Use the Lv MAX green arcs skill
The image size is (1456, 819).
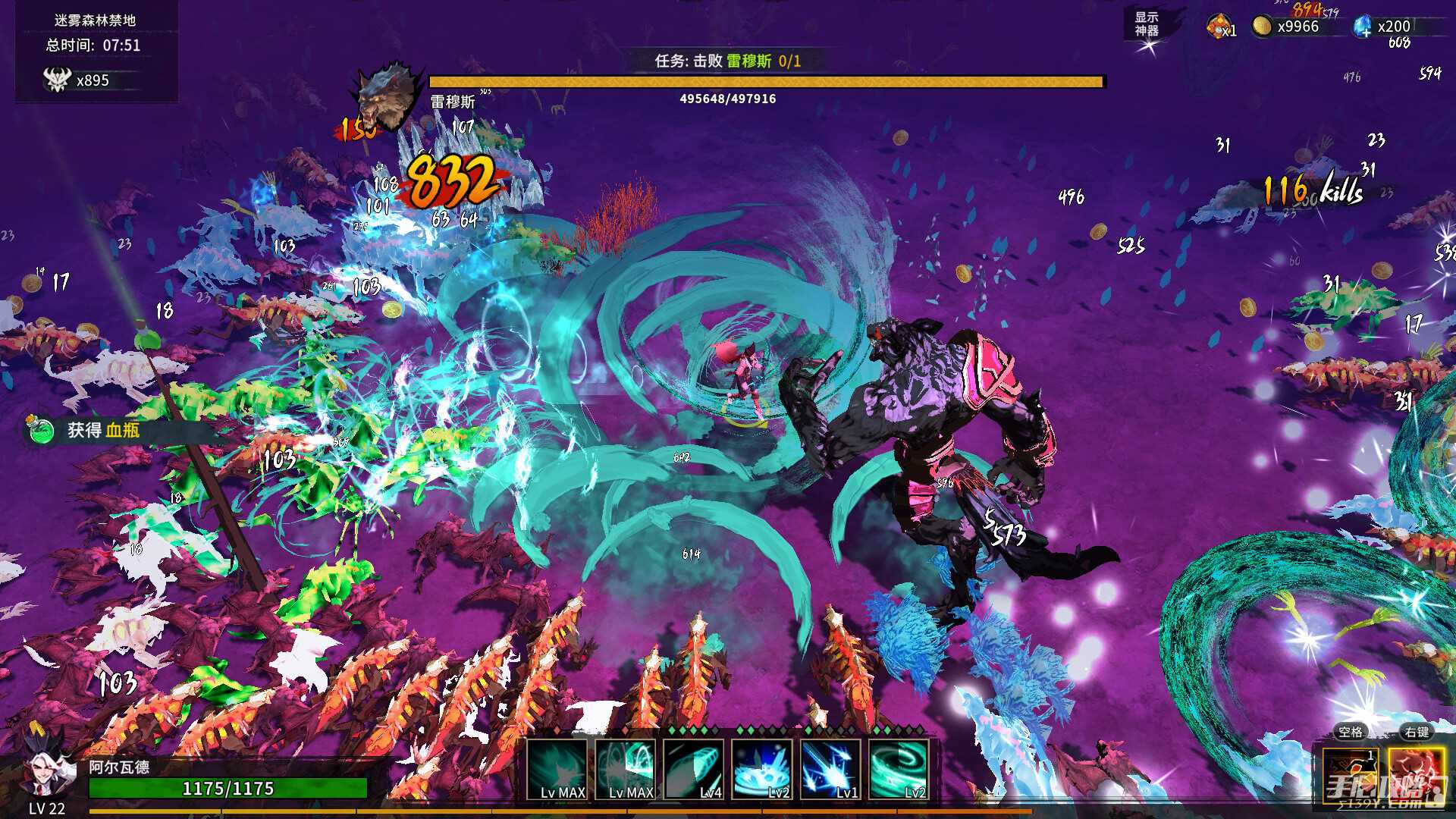(x=626, y=770)
